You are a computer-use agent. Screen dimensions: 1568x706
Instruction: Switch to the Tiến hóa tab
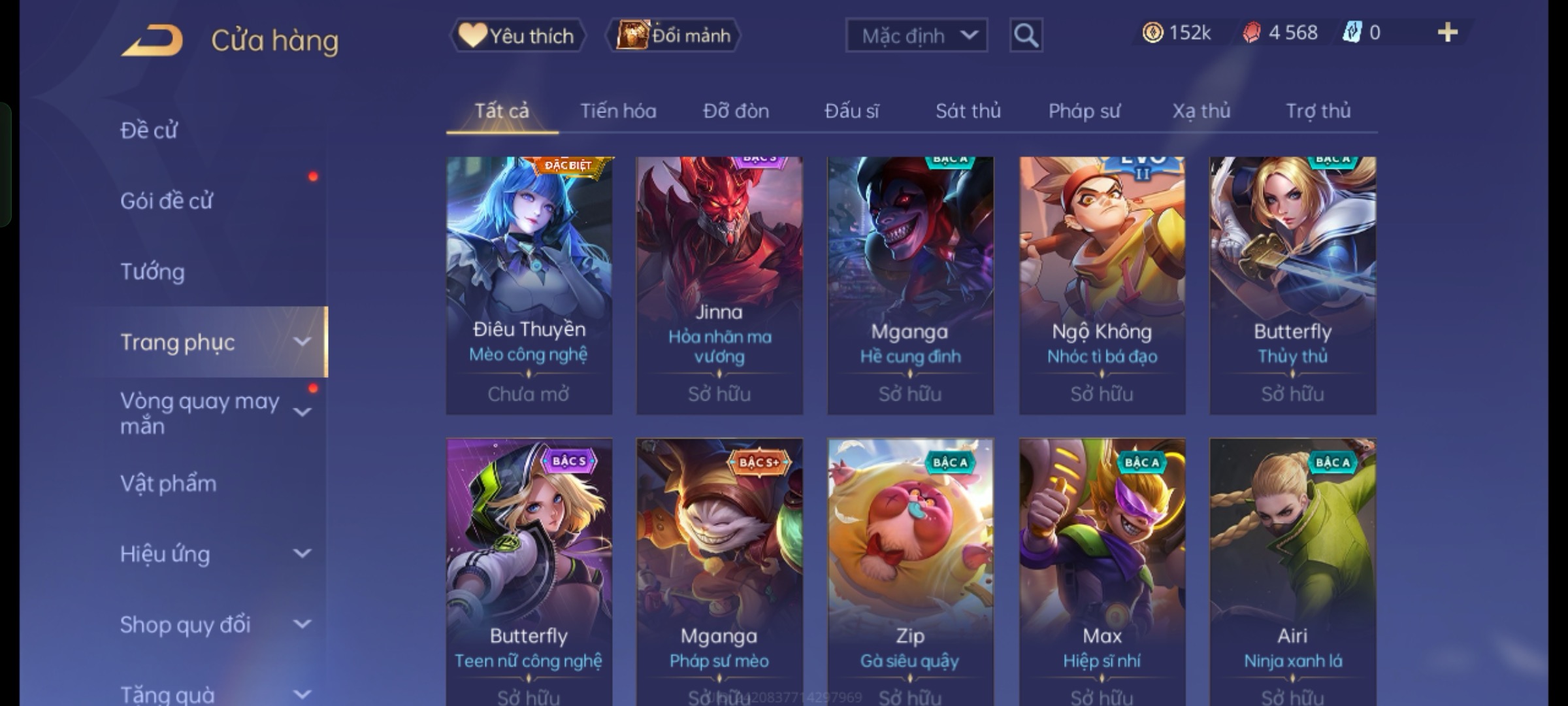point(618,111)
